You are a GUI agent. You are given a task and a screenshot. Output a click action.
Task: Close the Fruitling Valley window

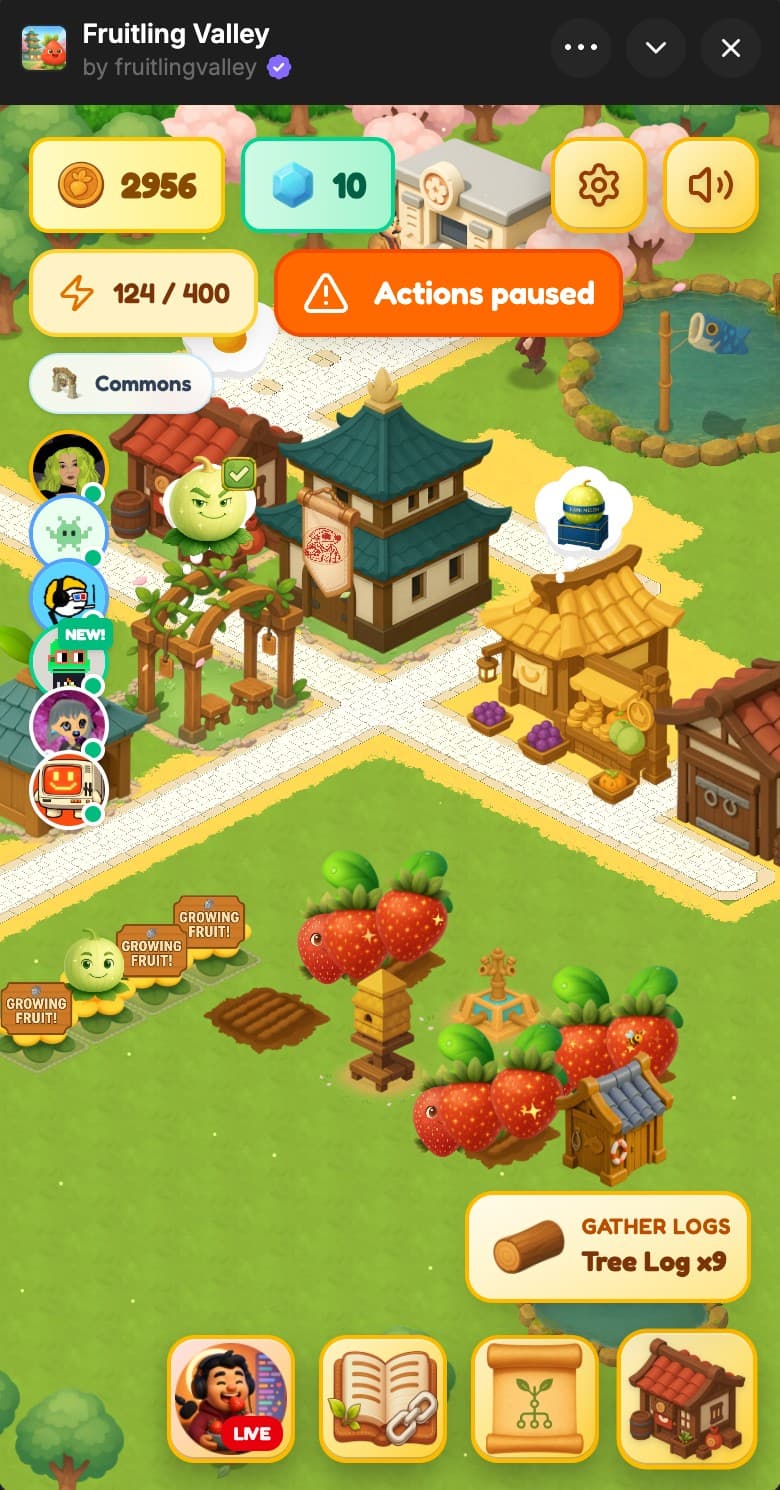click(731, 48)
